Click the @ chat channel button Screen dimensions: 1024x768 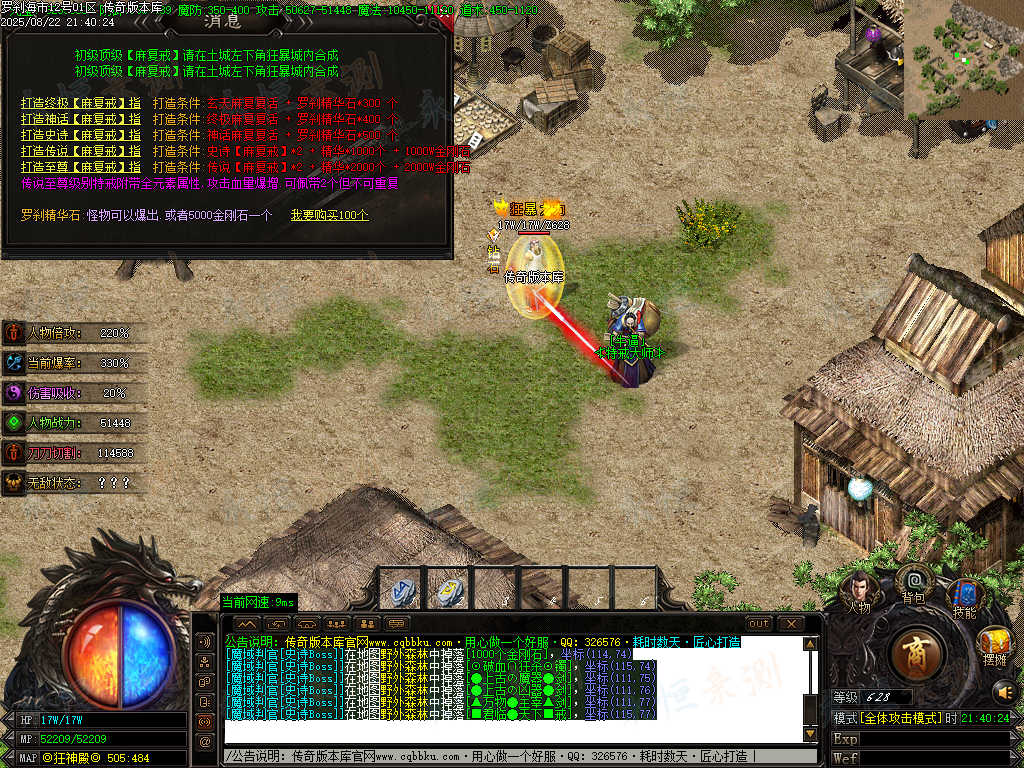[x=206, y=741]
